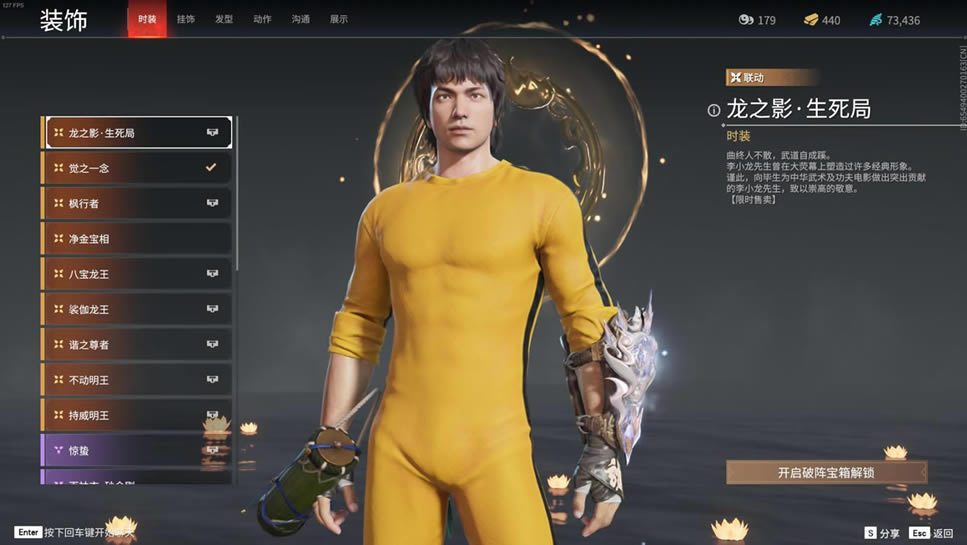Click the 分享 share button
This screenshot has width=967, height=545.
[883, 533]
